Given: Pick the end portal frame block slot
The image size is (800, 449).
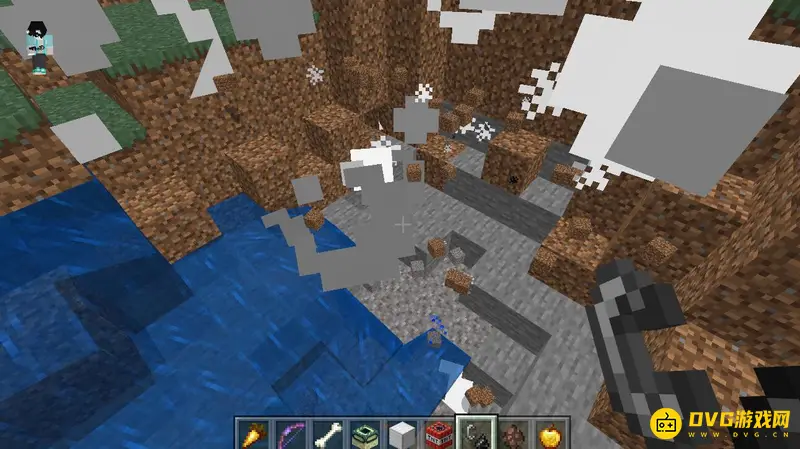Looking at the screenshot, I should click(363, 434).
